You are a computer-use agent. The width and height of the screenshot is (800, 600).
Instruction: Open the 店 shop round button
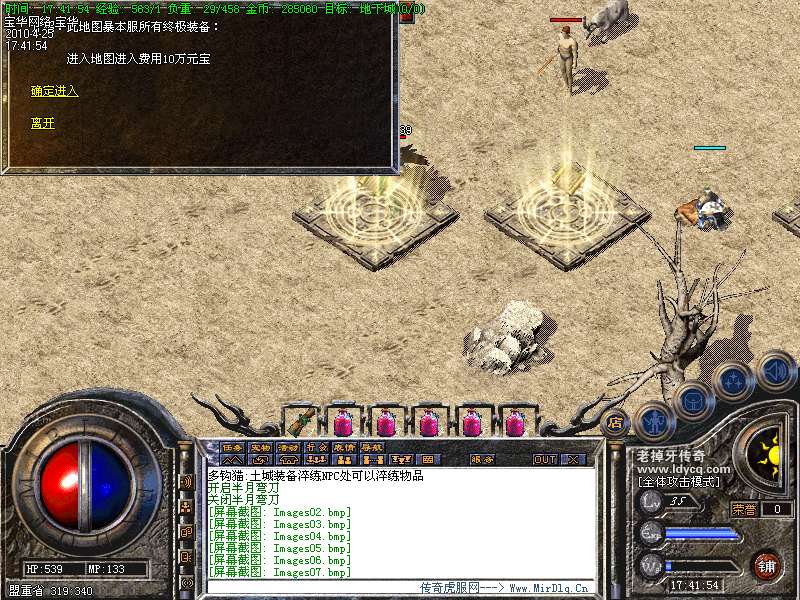click(616, 422)
